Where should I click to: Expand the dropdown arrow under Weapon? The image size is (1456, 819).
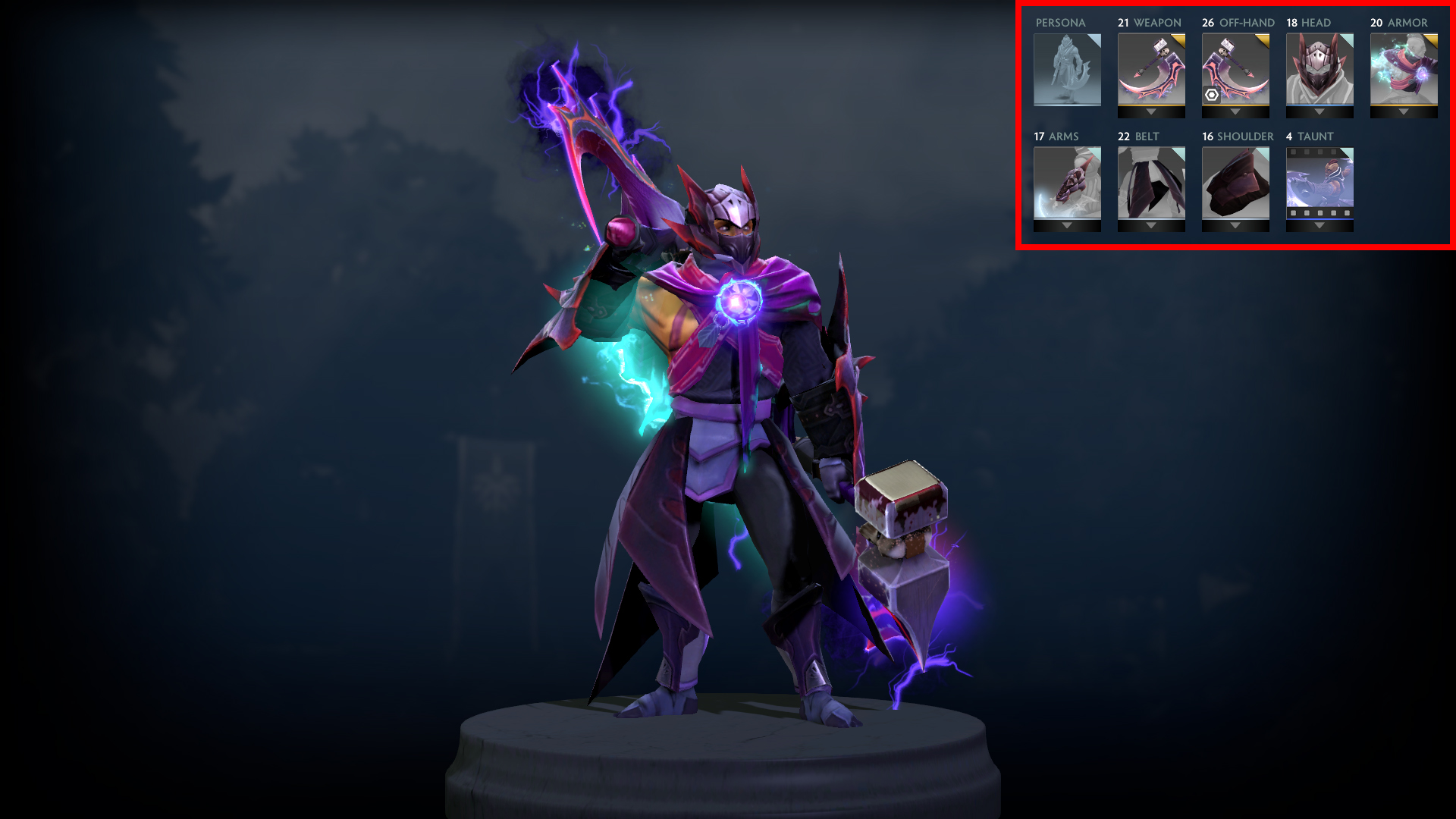coord(1151,112)
